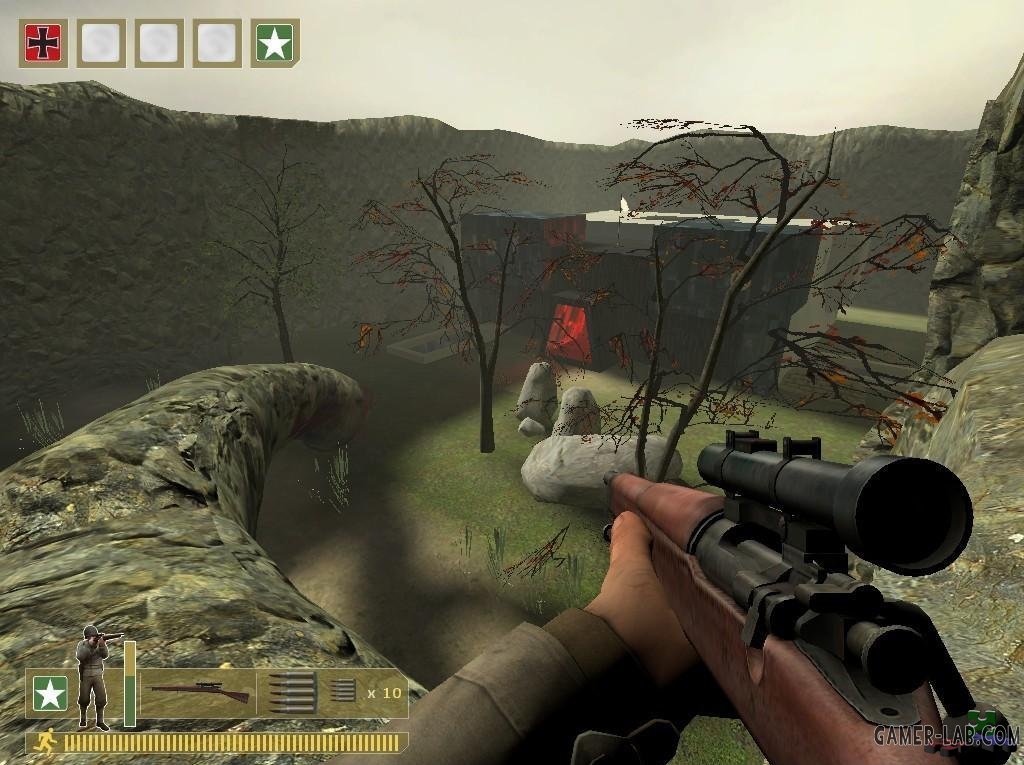Click the German iron cross capture flag

[x=43, y=43]
